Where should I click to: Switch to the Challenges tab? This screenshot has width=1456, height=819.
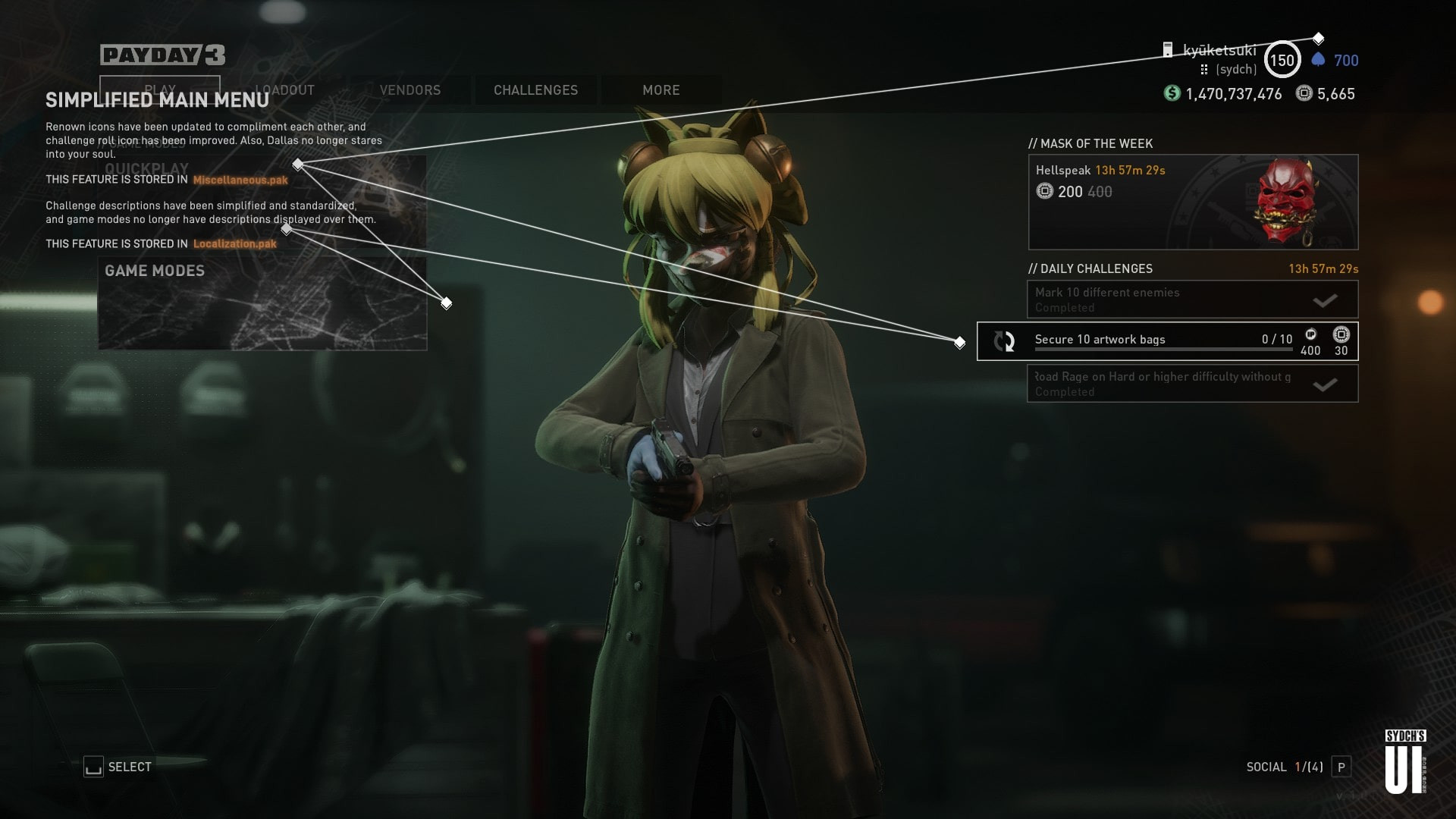click(x=535, y=90)
